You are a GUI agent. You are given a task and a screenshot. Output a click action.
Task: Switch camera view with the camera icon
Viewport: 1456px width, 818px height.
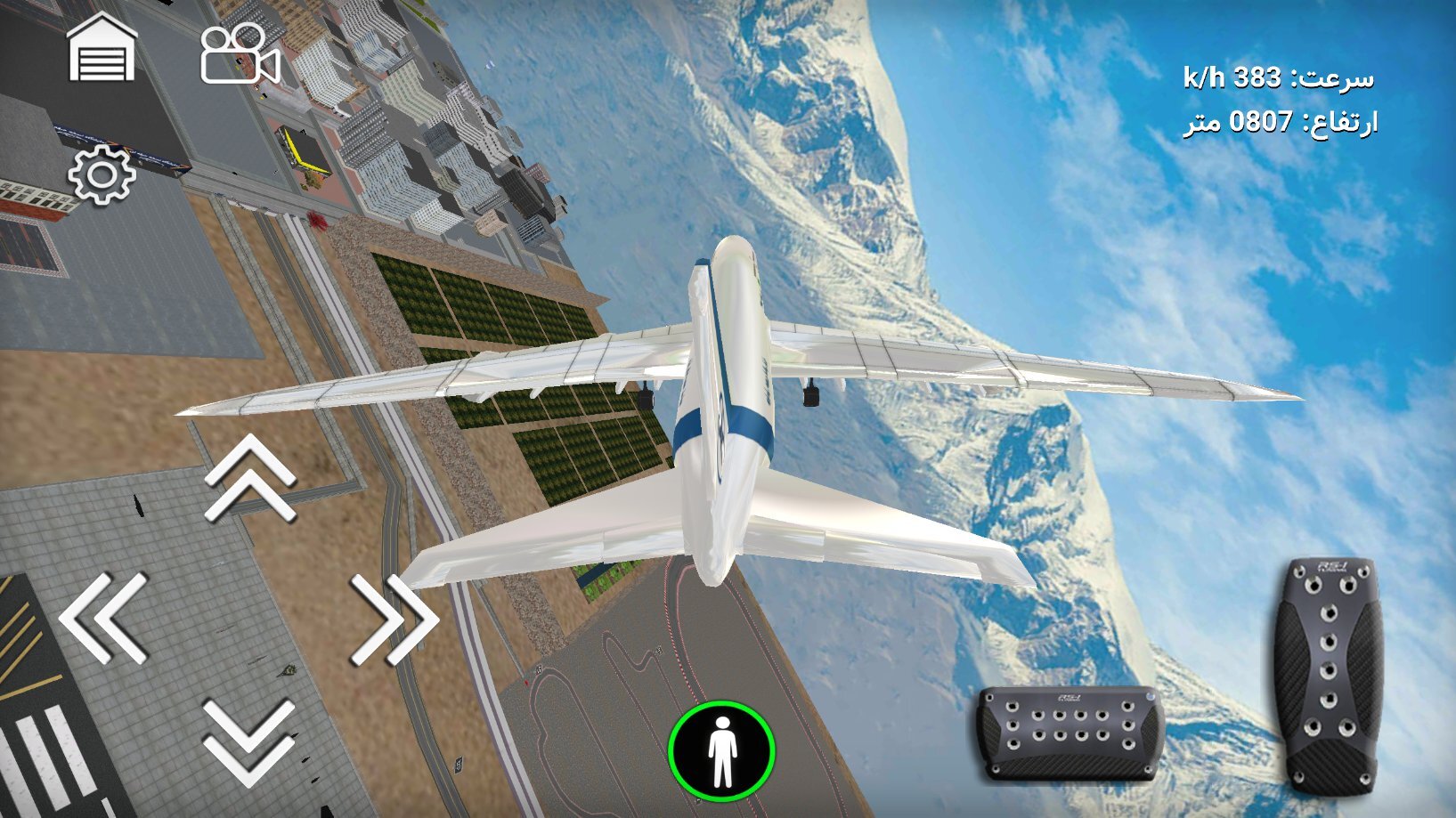coord(240,54)
